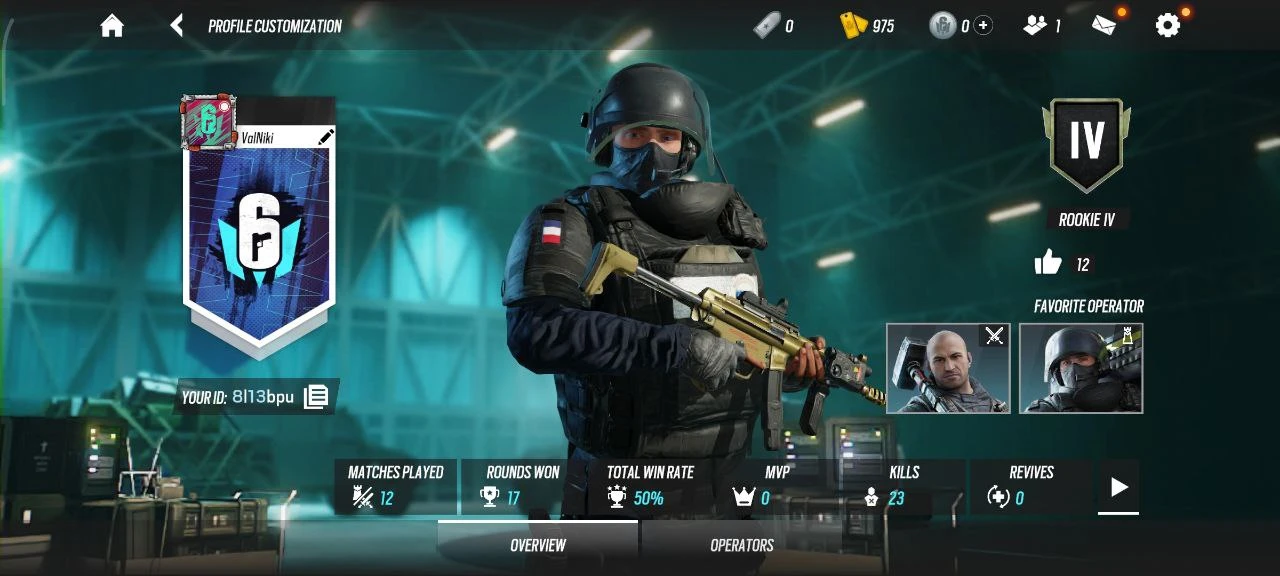The width and height of the screenshot is (1280, 576).
Task: Switch to the Overview tab
Action: point(538,545)
